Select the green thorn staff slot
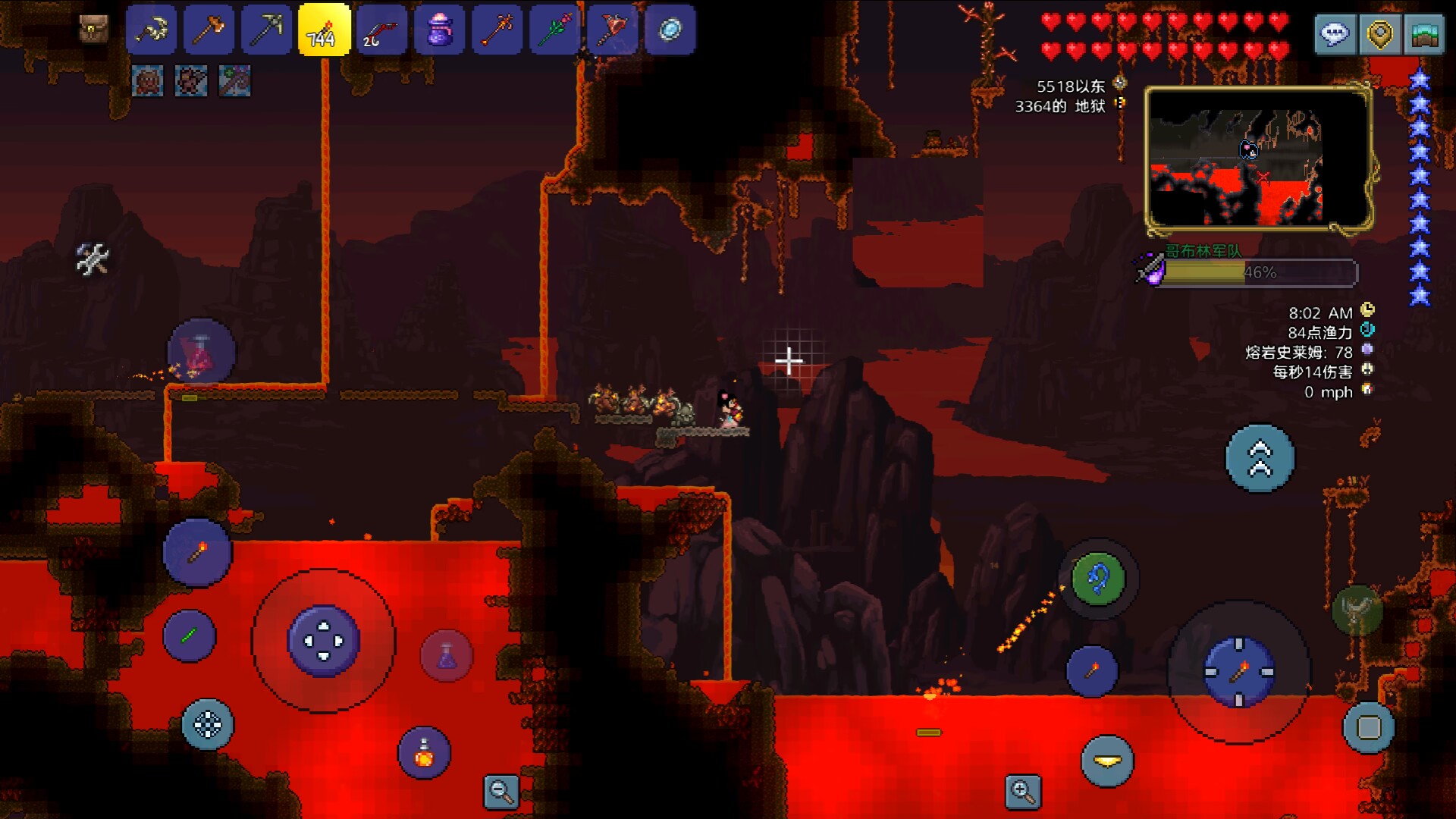Screen dimensions: 1456x819 click(554, 30)
